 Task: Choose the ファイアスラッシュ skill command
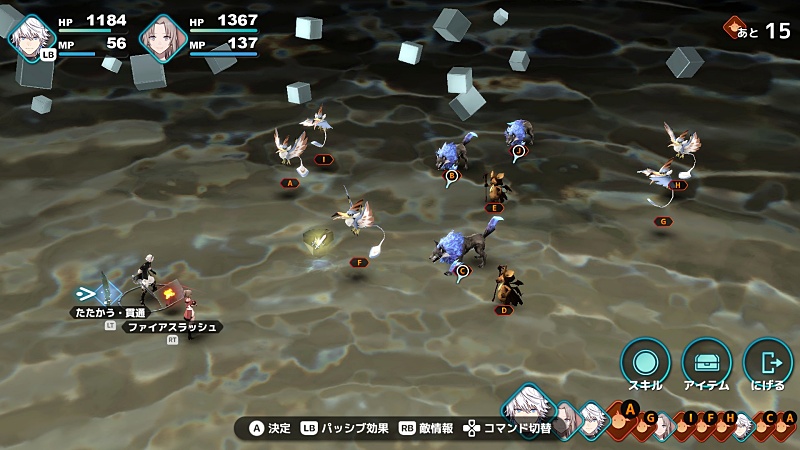tap(172, 327)
